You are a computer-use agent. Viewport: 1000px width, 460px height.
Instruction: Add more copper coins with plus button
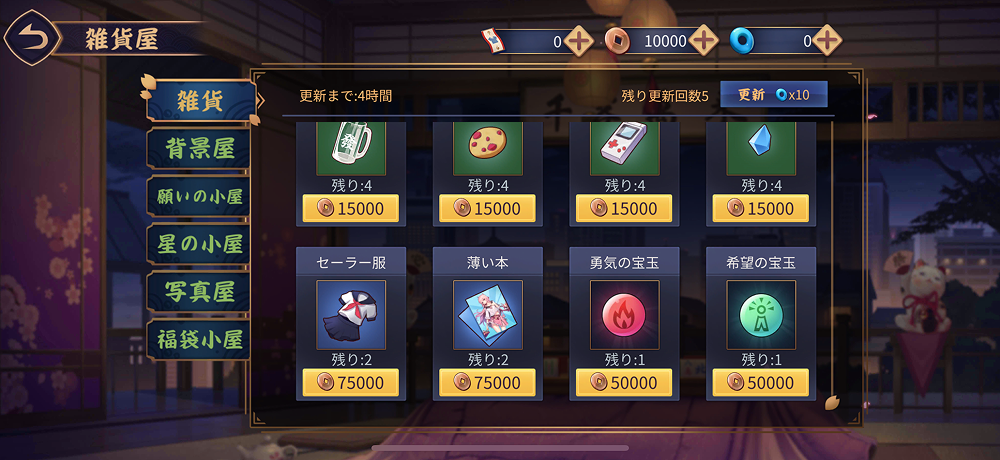pos(704,41)
